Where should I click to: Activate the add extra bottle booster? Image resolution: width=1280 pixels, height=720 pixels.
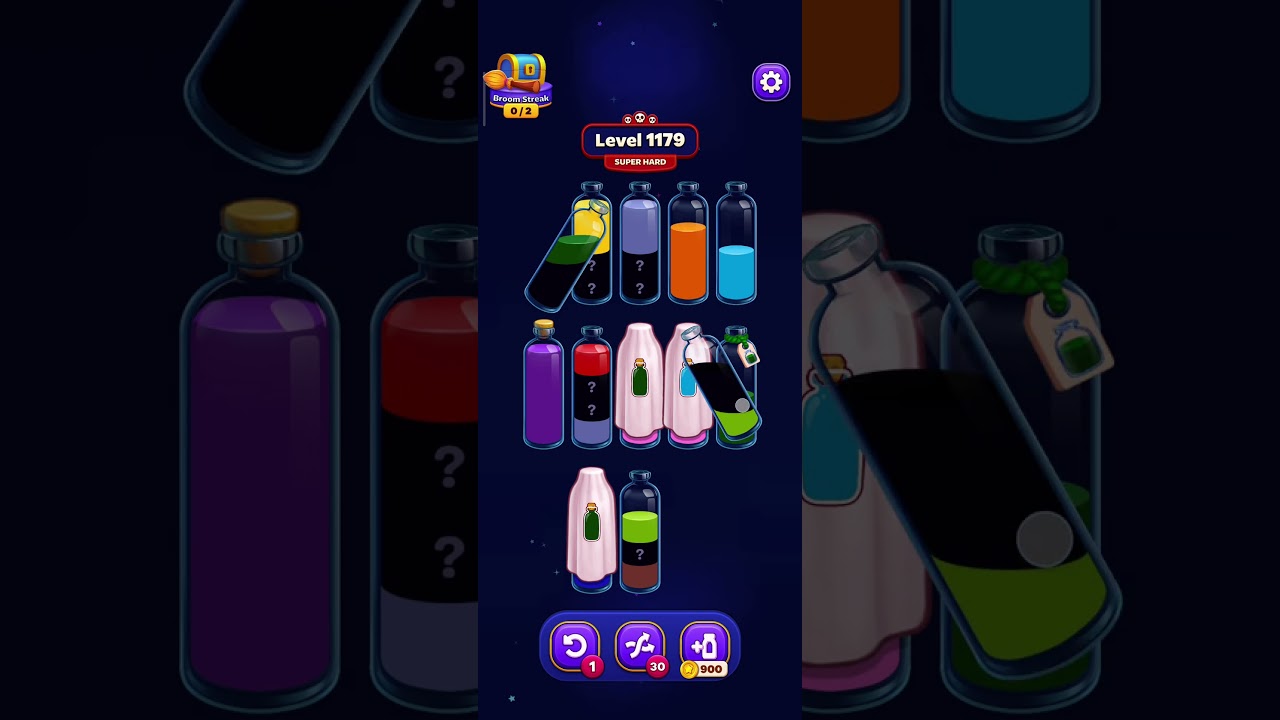704,645
